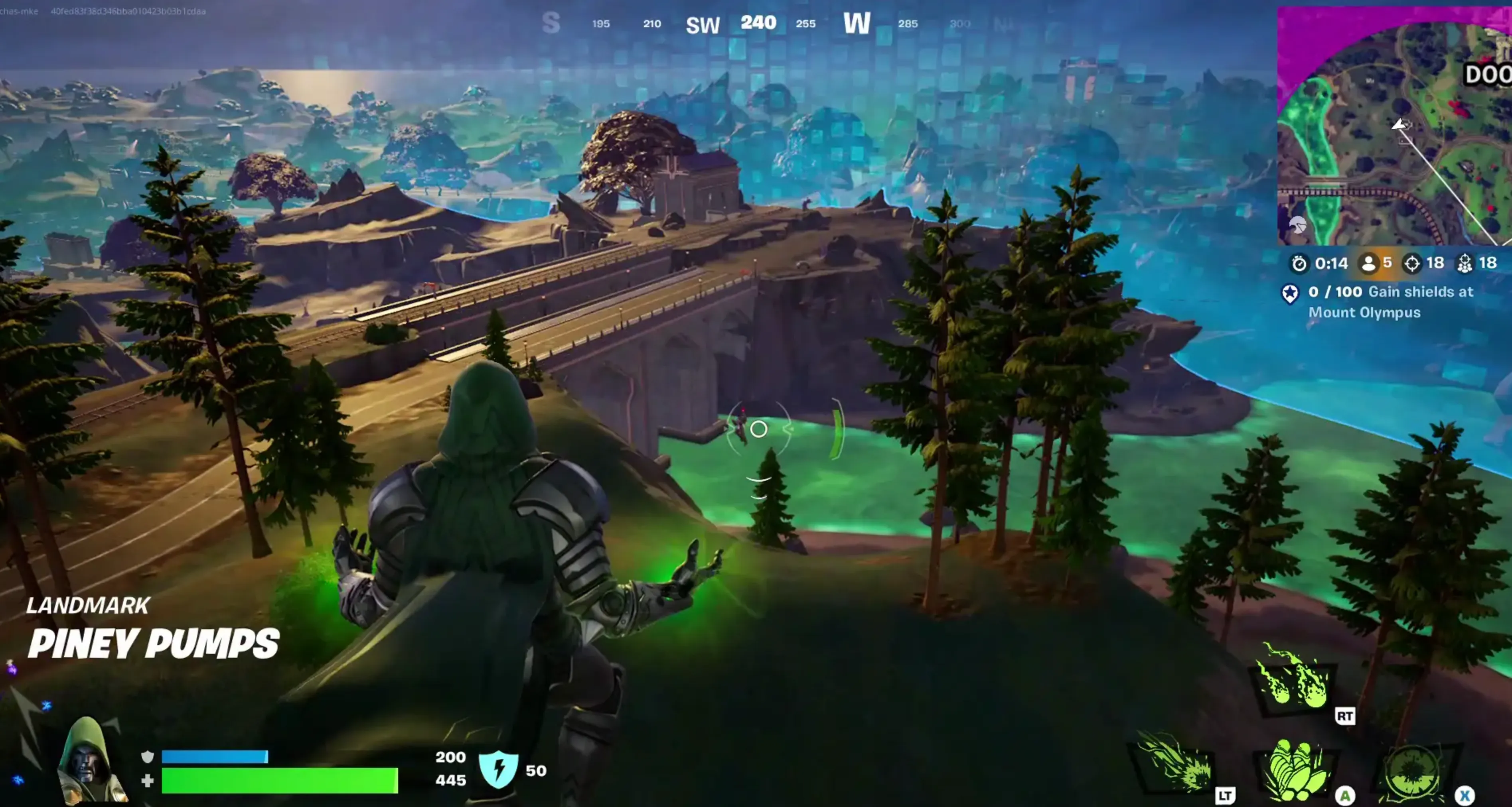
Task: Click the shield icon next to the blue bar
Action: point(148,757)
